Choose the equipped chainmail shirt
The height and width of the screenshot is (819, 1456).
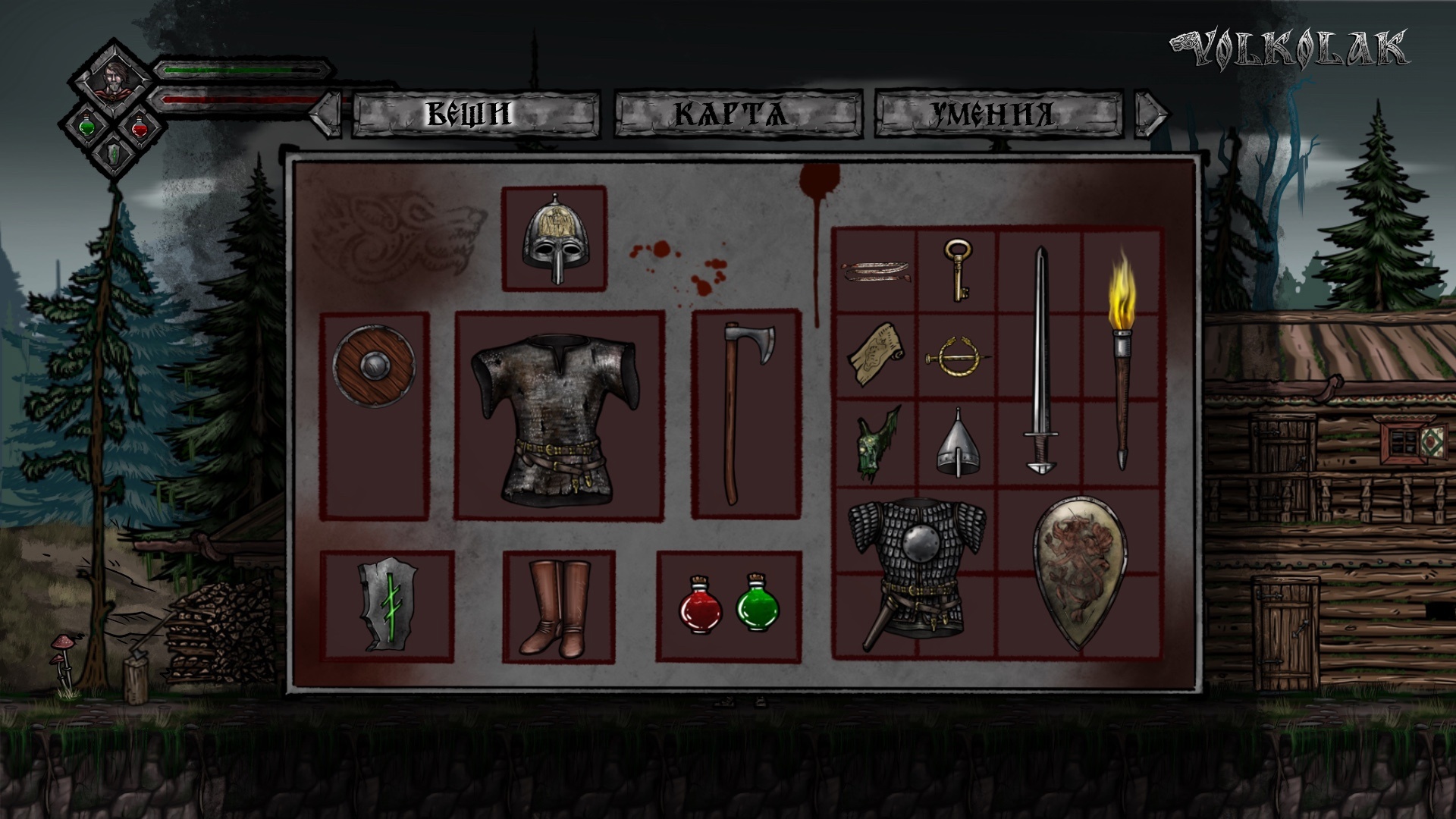pos(559,416)
